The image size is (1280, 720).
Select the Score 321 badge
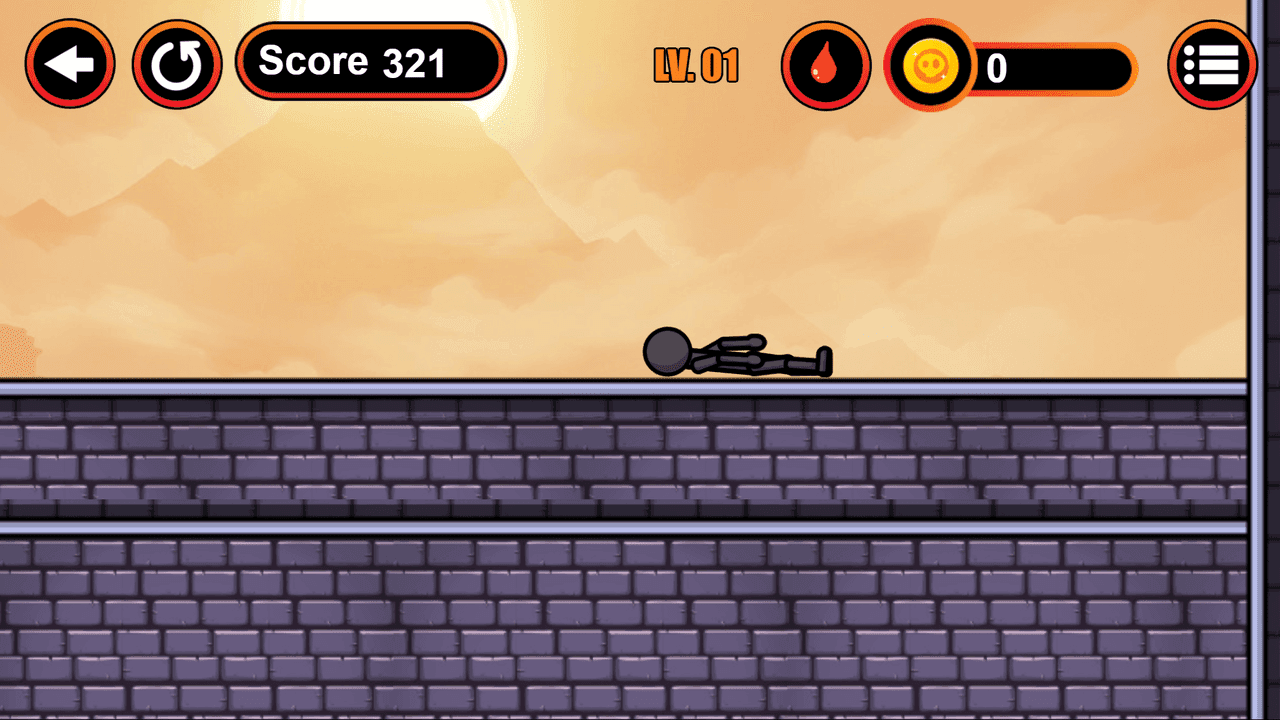370,61
